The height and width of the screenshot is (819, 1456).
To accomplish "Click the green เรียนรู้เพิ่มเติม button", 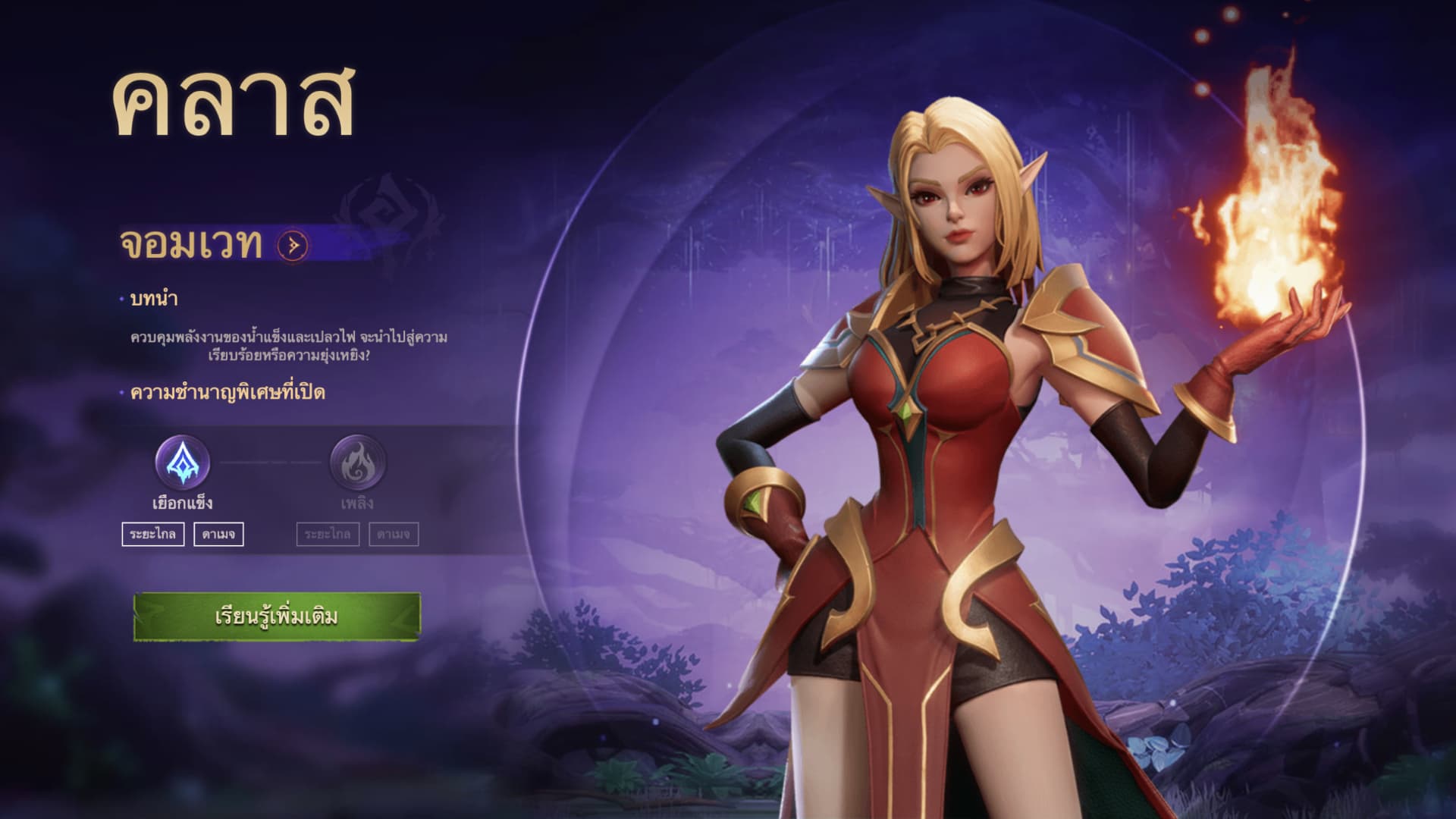I will 277,617.
